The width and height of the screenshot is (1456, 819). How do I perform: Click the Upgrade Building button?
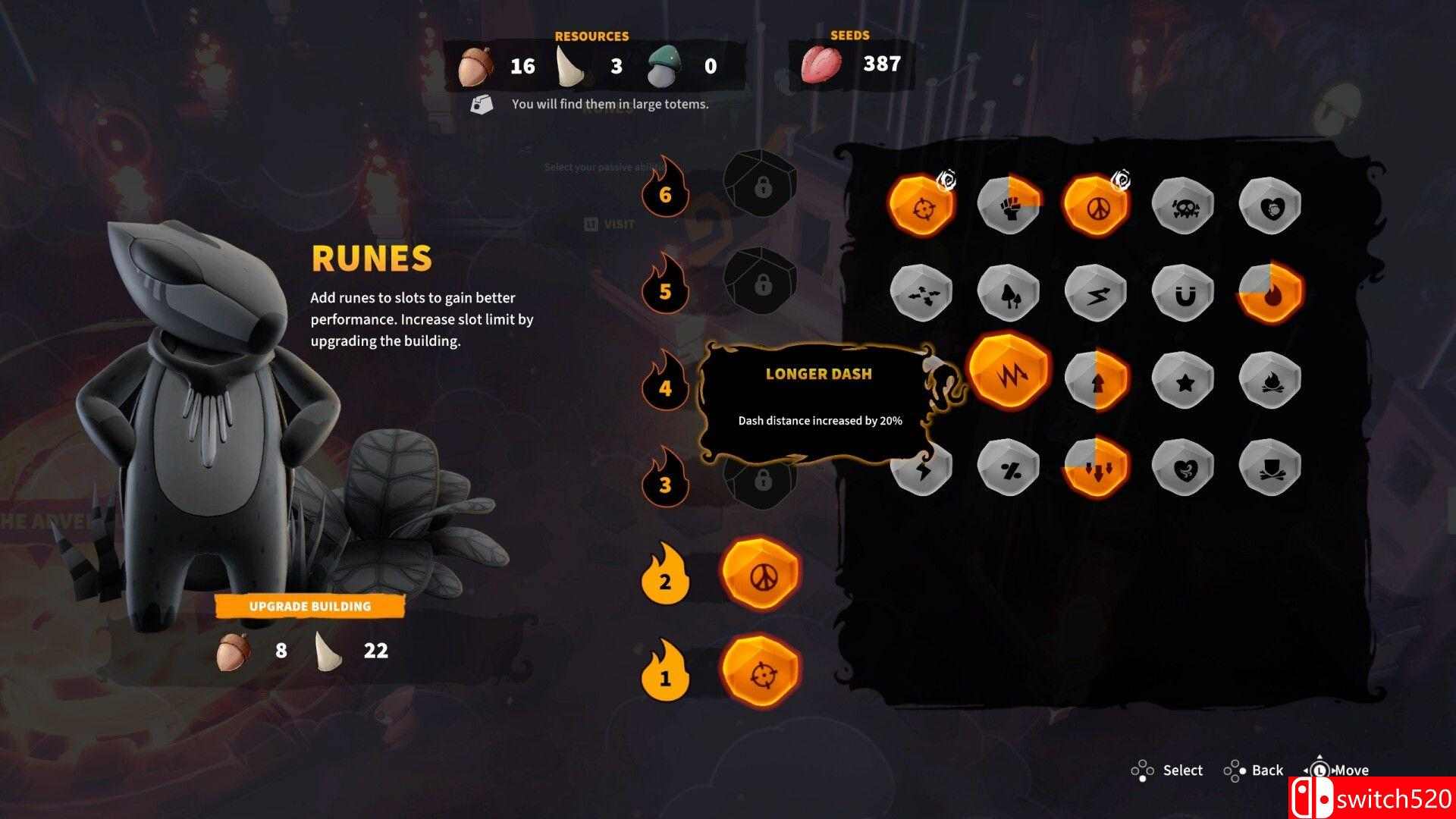click(x=310, y=607)
